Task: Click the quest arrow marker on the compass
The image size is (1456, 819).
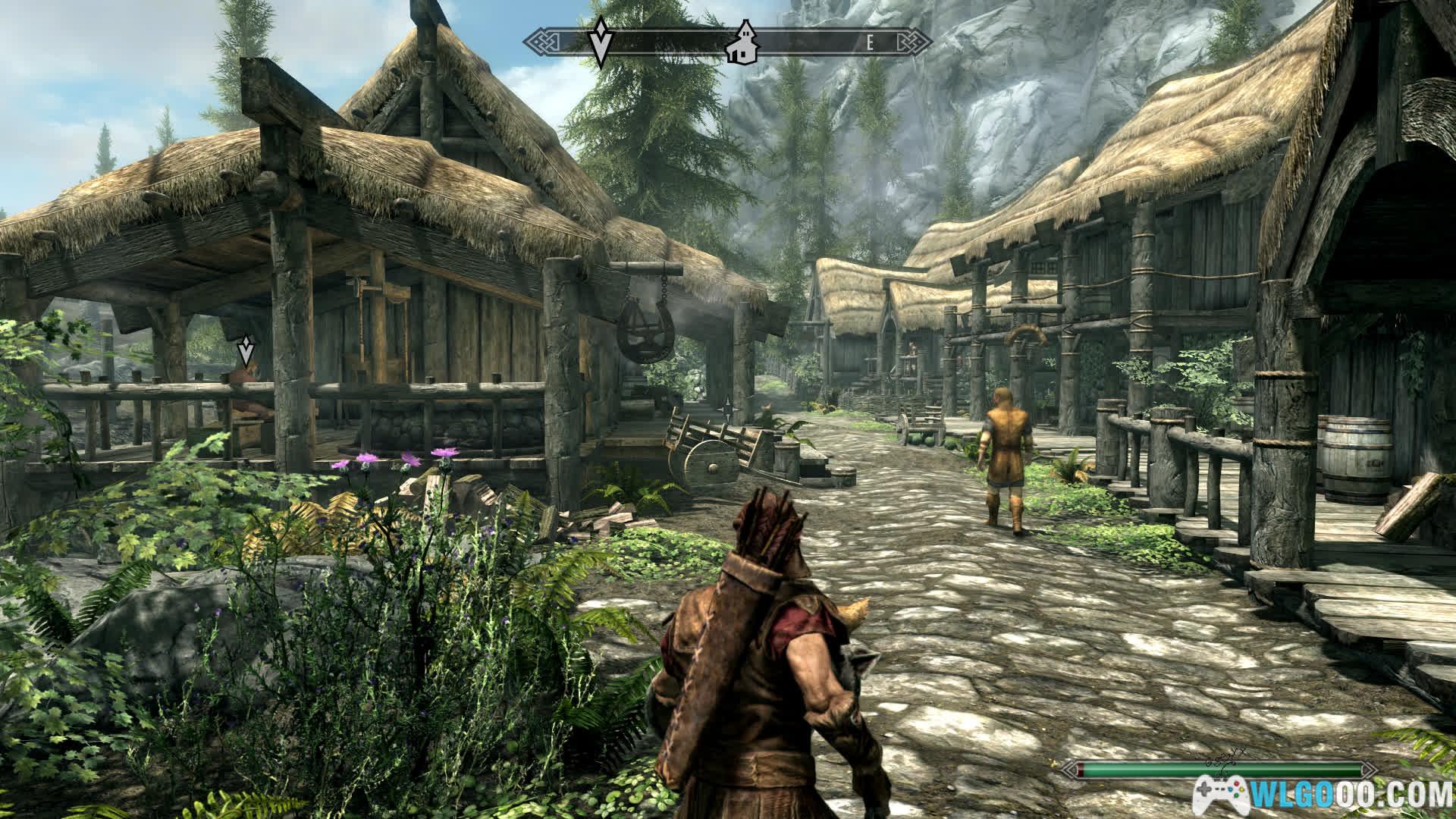Action: [x=601, y=42]
